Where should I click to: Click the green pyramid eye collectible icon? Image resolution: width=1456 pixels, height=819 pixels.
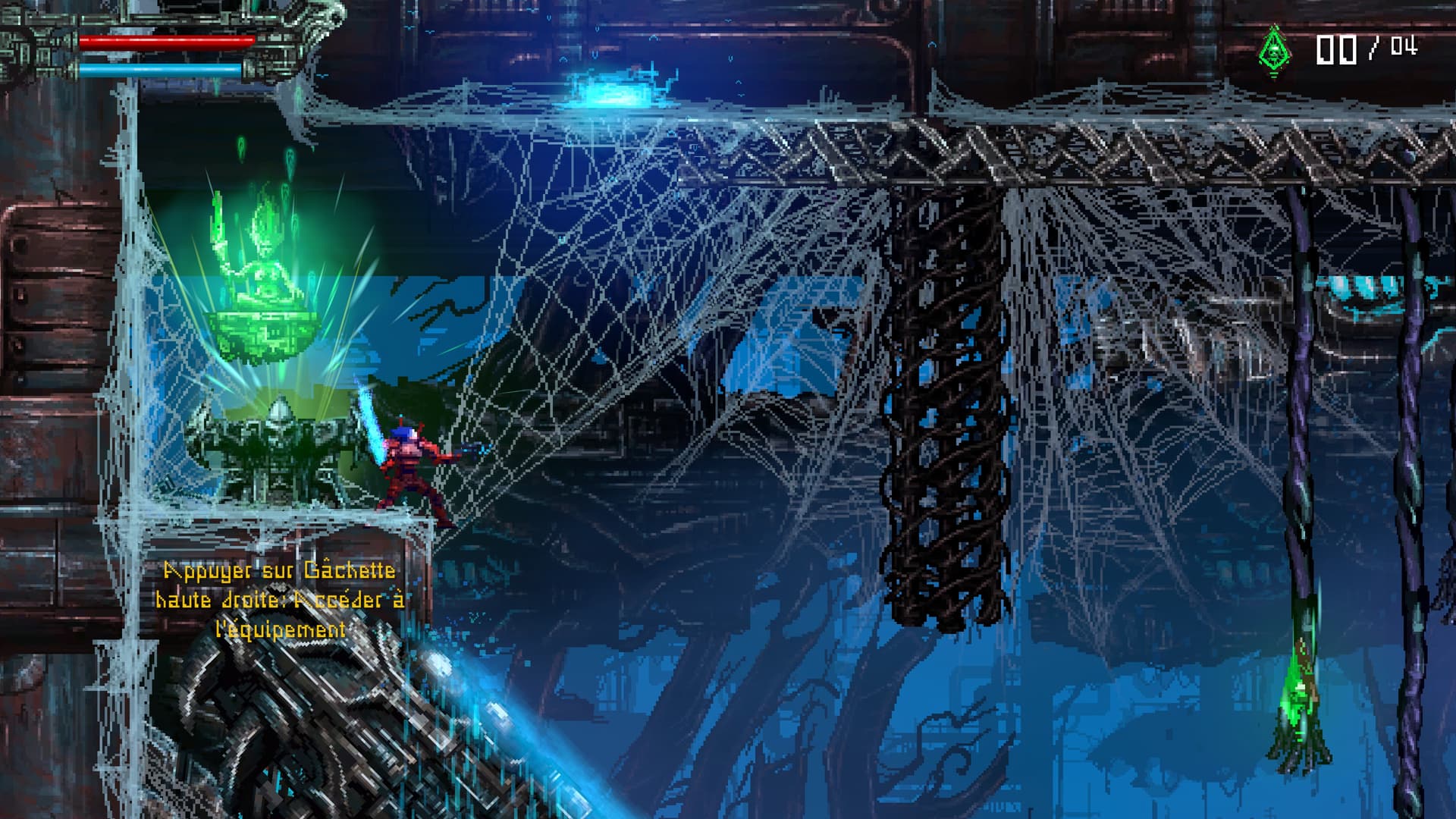coord(1275,49)
